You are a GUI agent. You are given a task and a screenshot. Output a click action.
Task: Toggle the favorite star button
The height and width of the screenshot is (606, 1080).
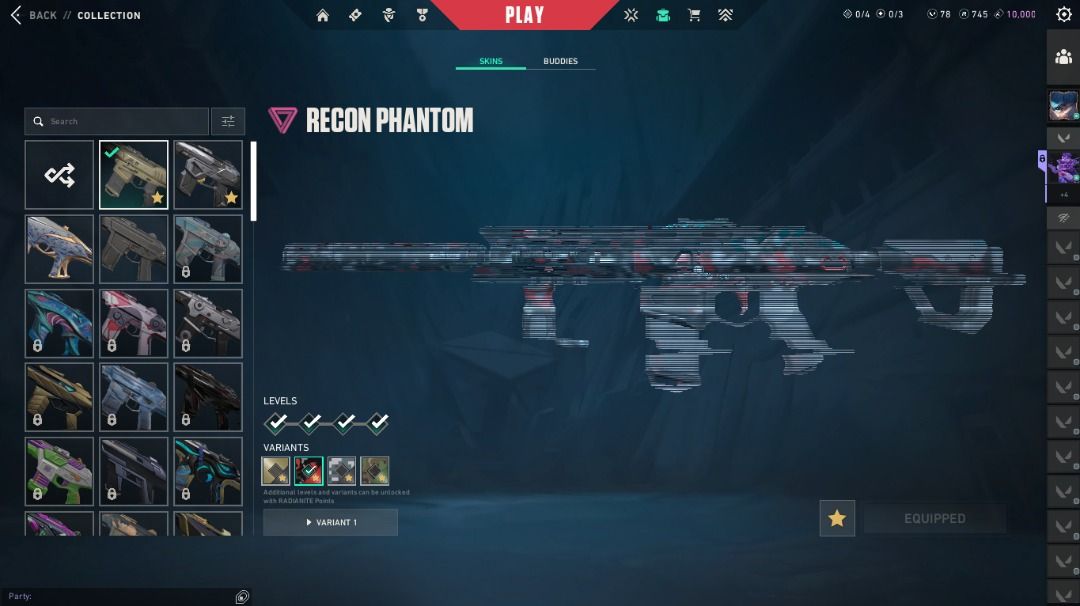click(x=837, y=518)
